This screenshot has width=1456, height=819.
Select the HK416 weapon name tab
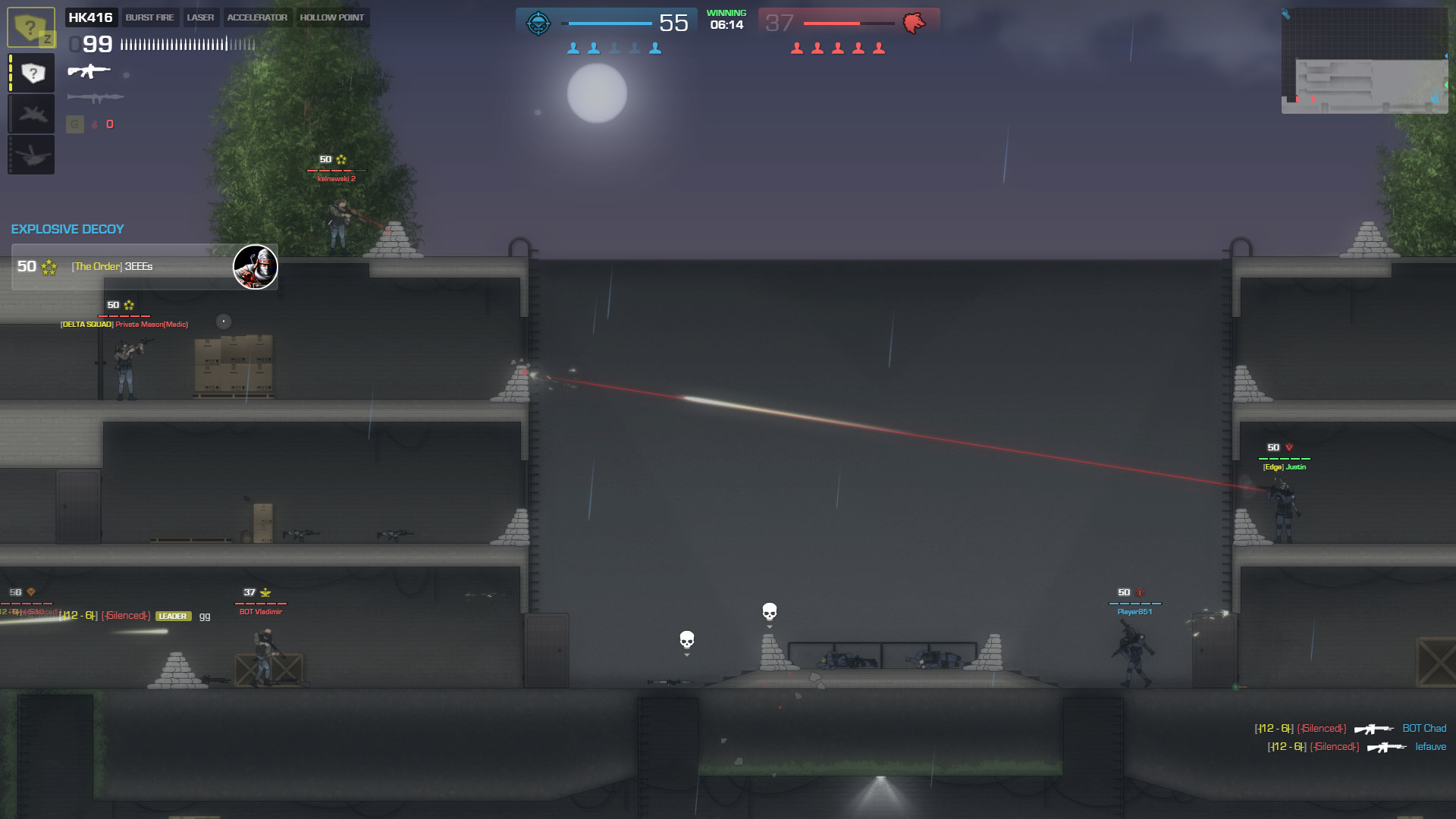point(90,16)
